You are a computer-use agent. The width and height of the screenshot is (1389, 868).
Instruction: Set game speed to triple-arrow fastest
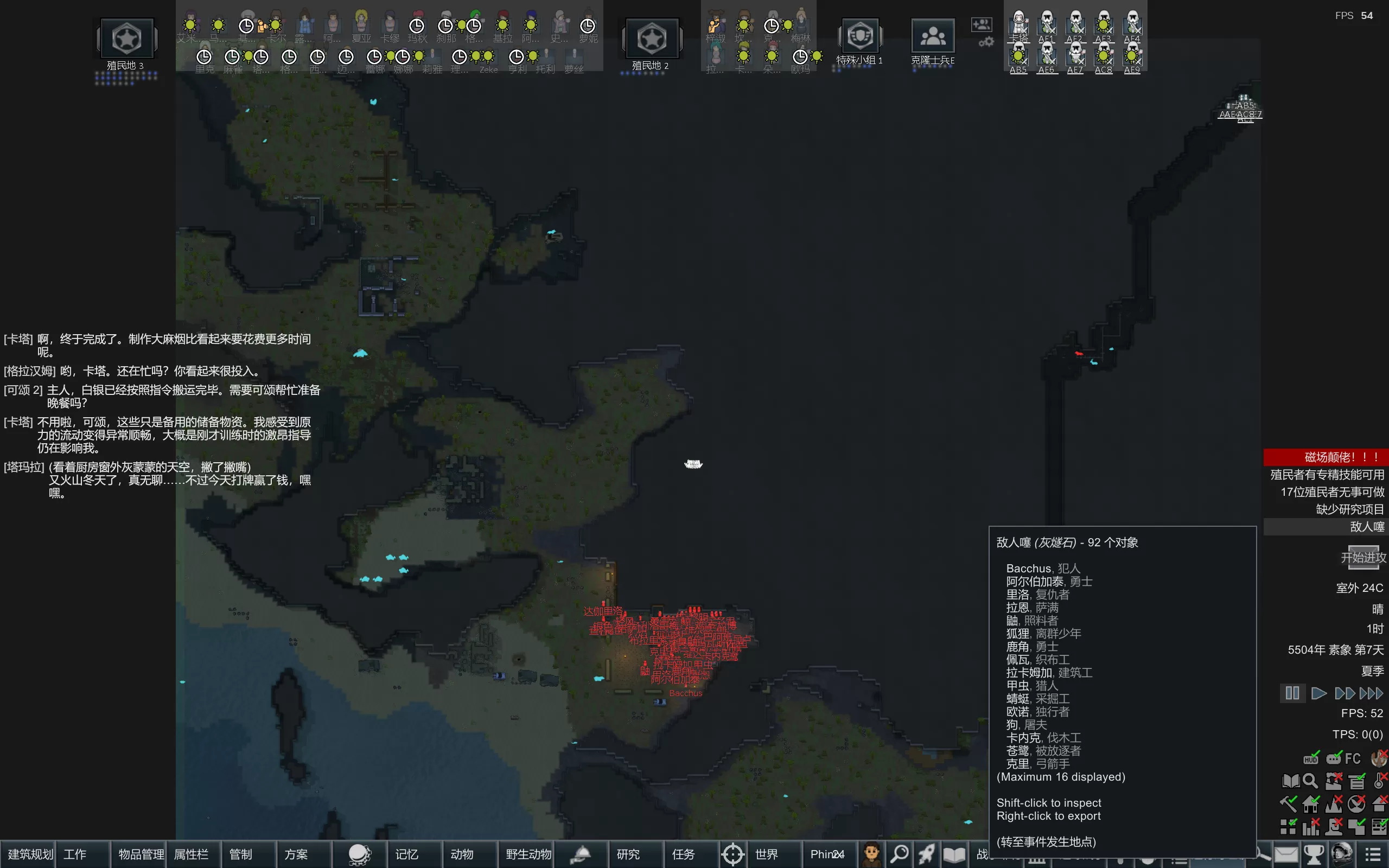(1371, 693)
